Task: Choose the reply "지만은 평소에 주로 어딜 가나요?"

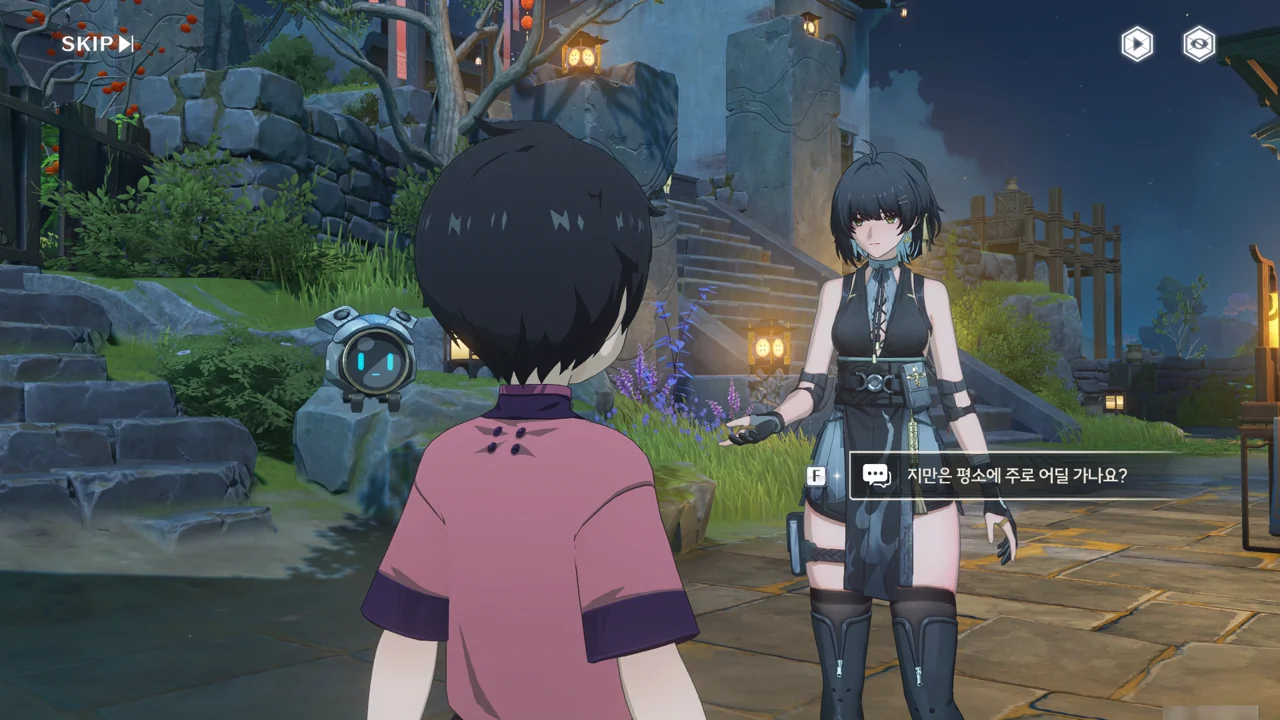Action: pyautogui.click(x=1016, y=475)
